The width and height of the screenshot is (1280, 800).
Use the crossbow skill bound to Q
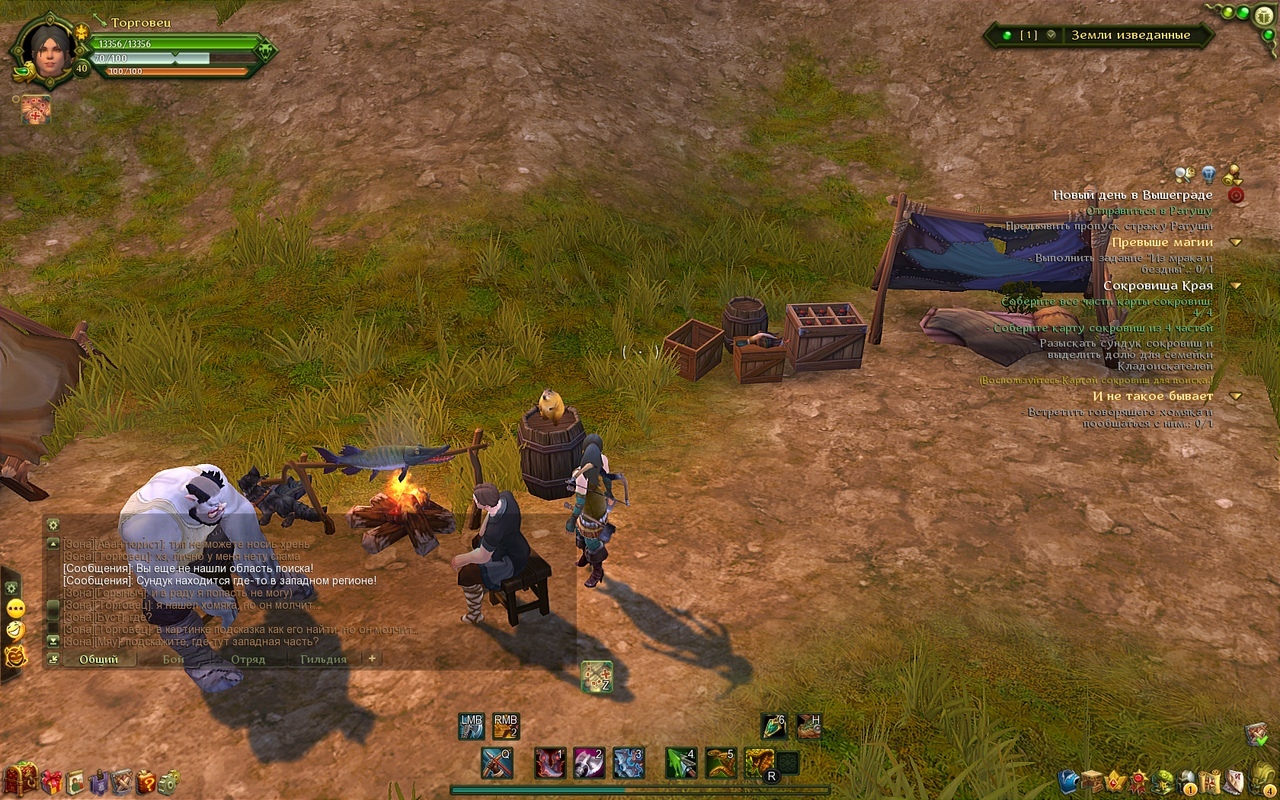coord(497,763)
